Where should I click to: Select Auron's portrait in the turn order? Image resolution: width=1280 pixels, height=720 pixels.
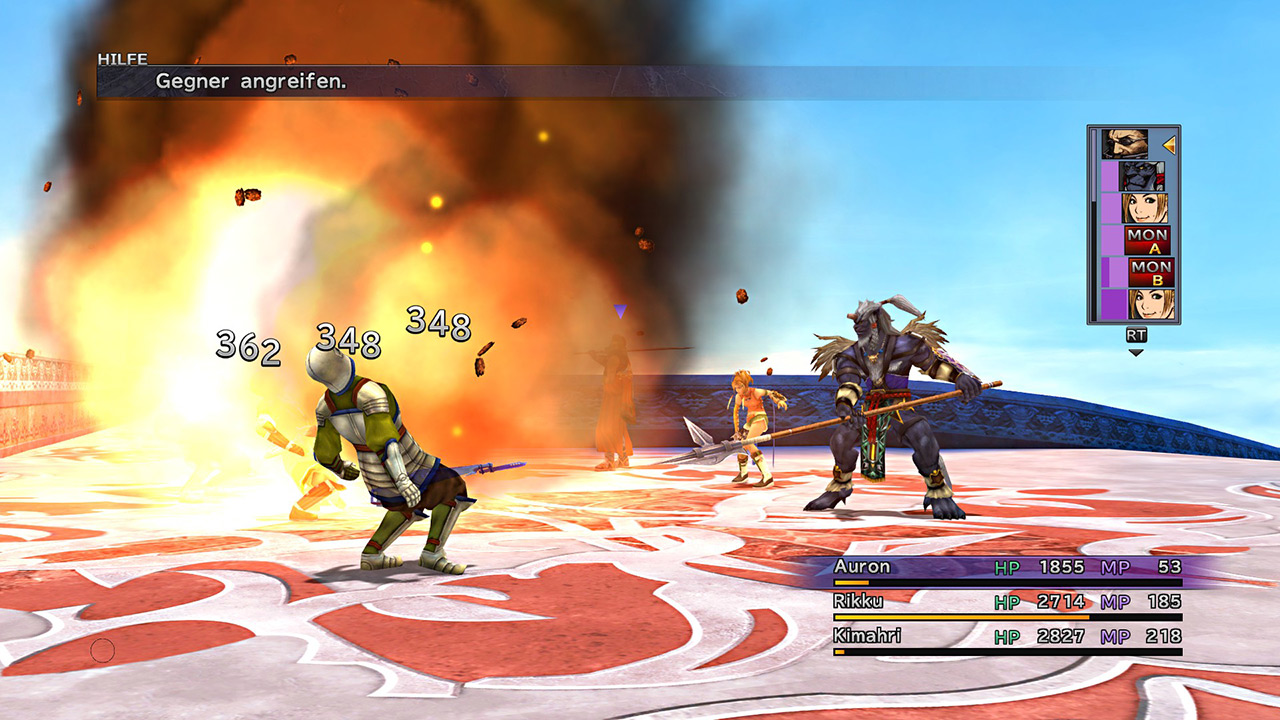[x=1125, y=144]
